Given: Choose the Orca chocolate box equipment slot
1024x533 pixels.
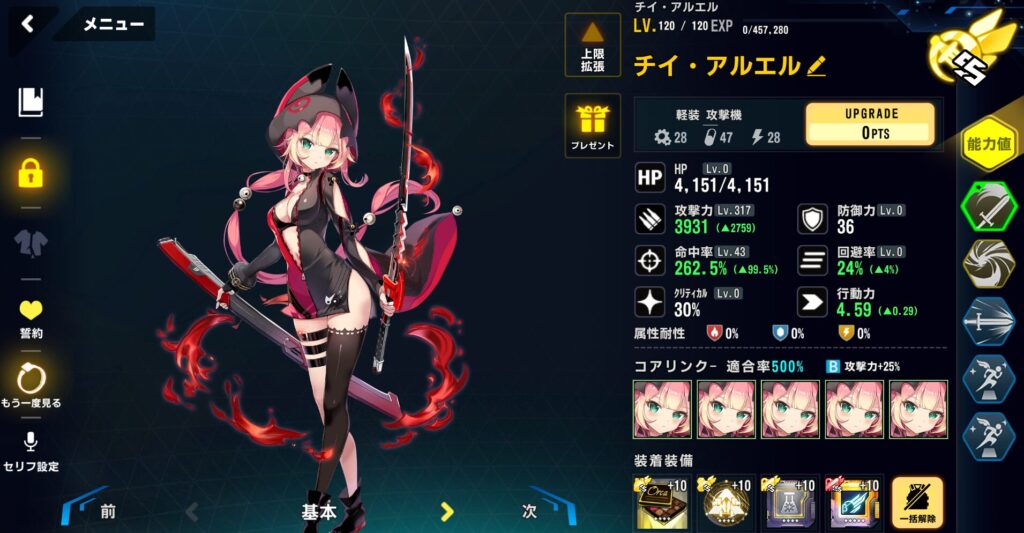Looking at the screenshot, I should [x=661, y=503].
